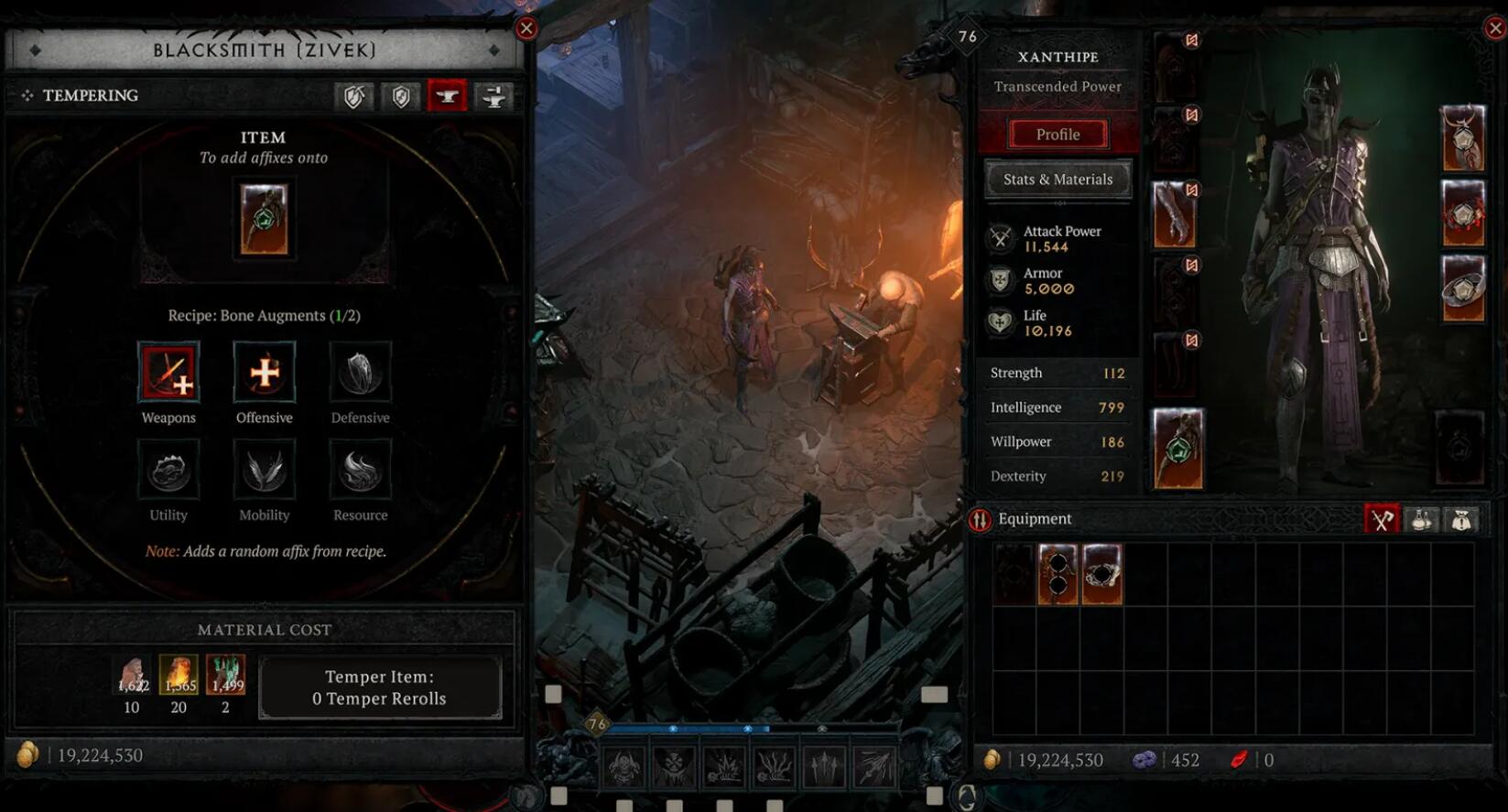Select the Resource tempering category
1508x812 pixels.
click(x=360, y=471)
